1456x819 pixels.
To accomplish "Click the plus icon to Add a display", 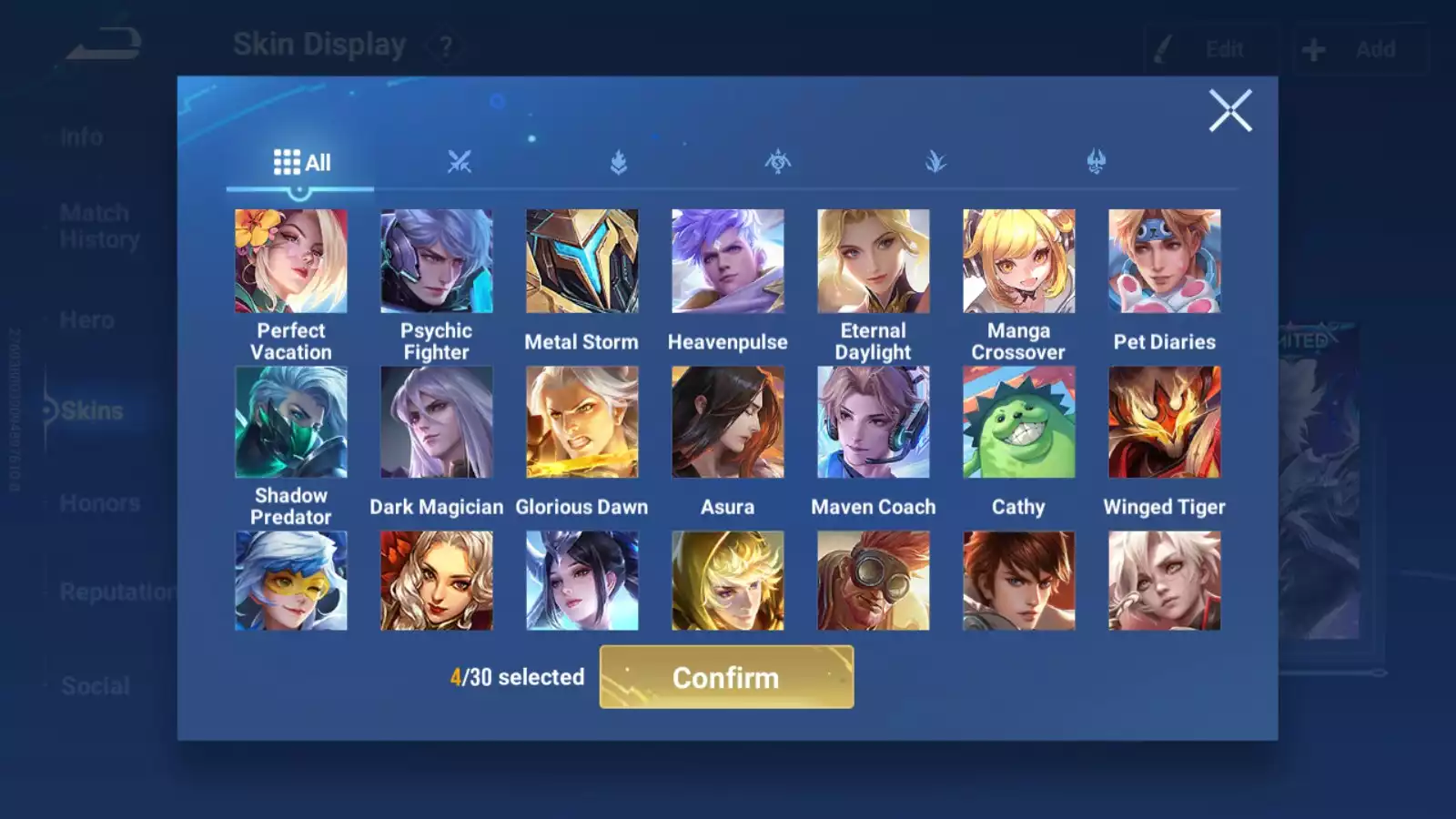I will coord(1312,49).
